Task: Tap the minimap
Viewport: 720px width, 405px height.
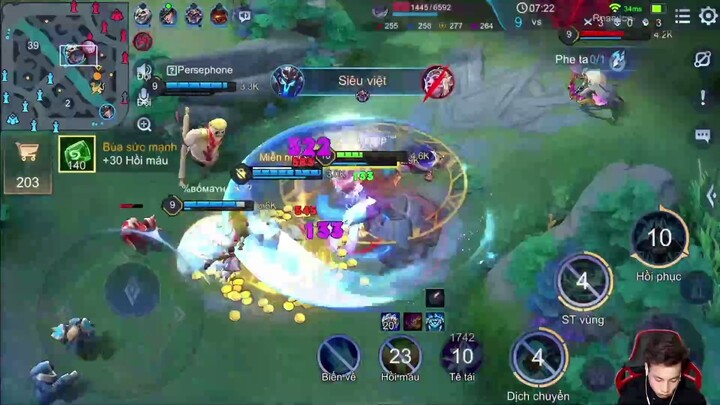Action: [x=64, y=65]
